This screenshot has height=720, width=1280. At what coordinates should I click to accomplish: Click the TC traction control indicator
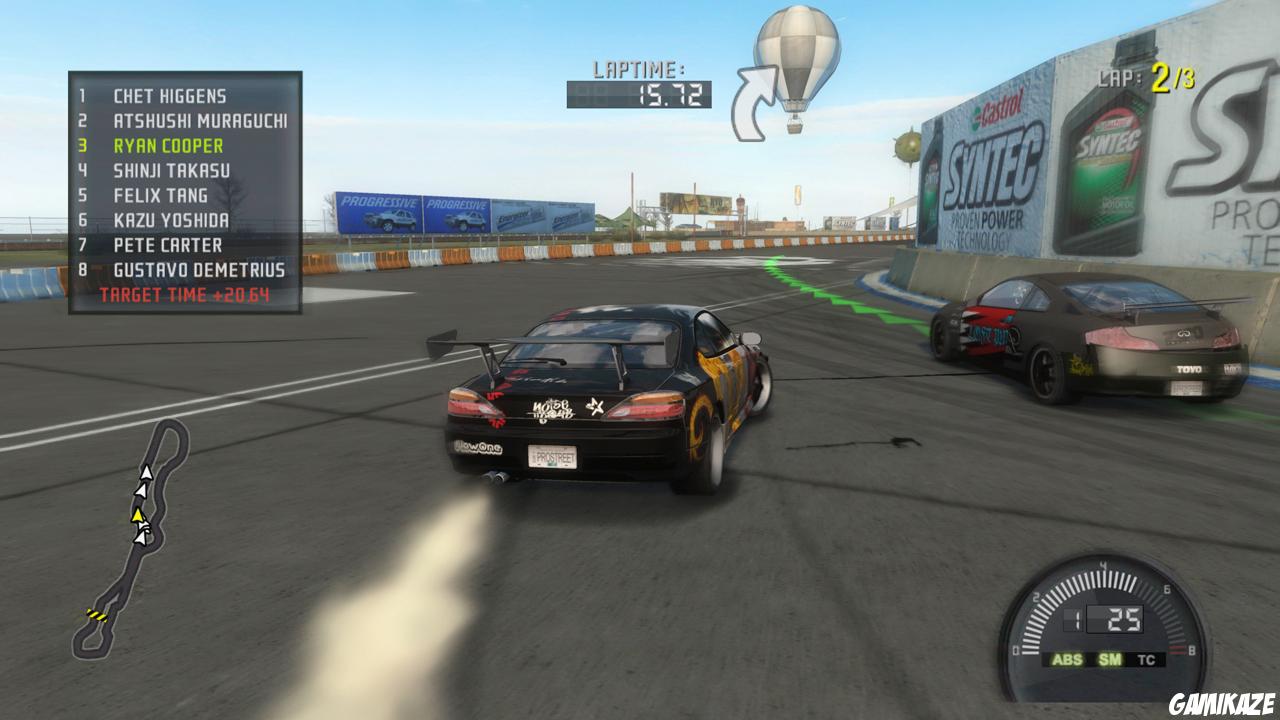pyautogui.click(x=1147, y=659)
